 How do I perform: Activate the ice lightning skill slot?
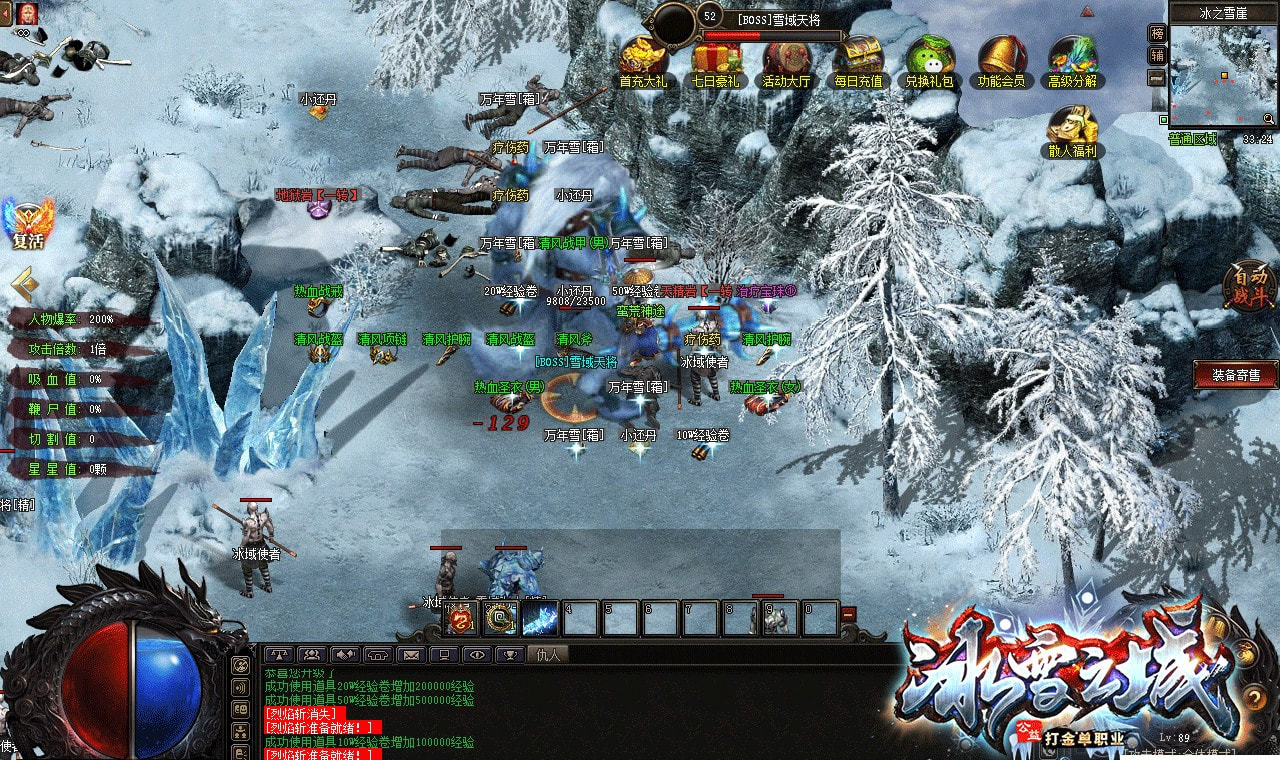click(540, 619)
